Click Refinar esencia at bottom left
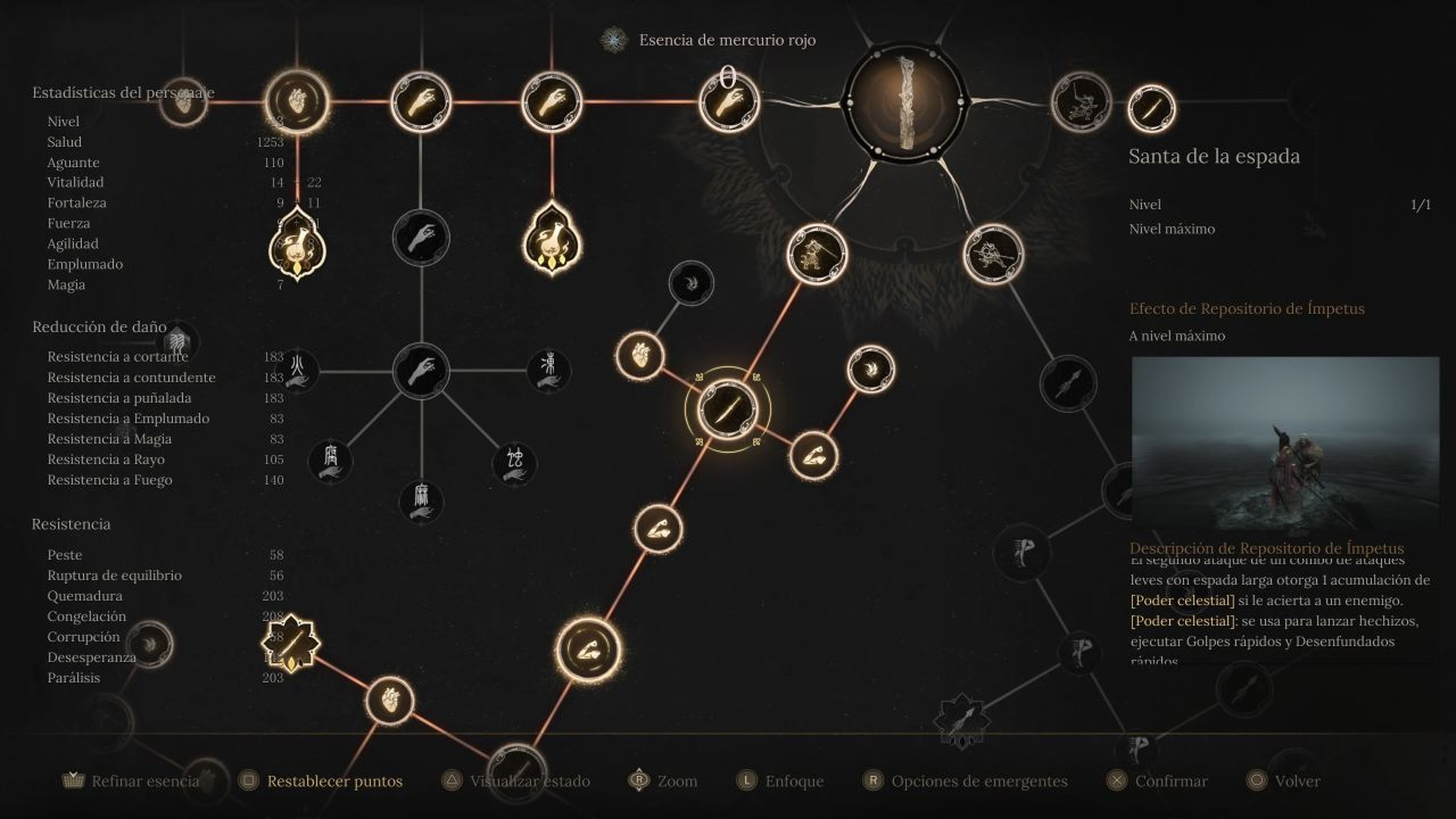This screenshot has width=1456, height=819. [141, 782]
